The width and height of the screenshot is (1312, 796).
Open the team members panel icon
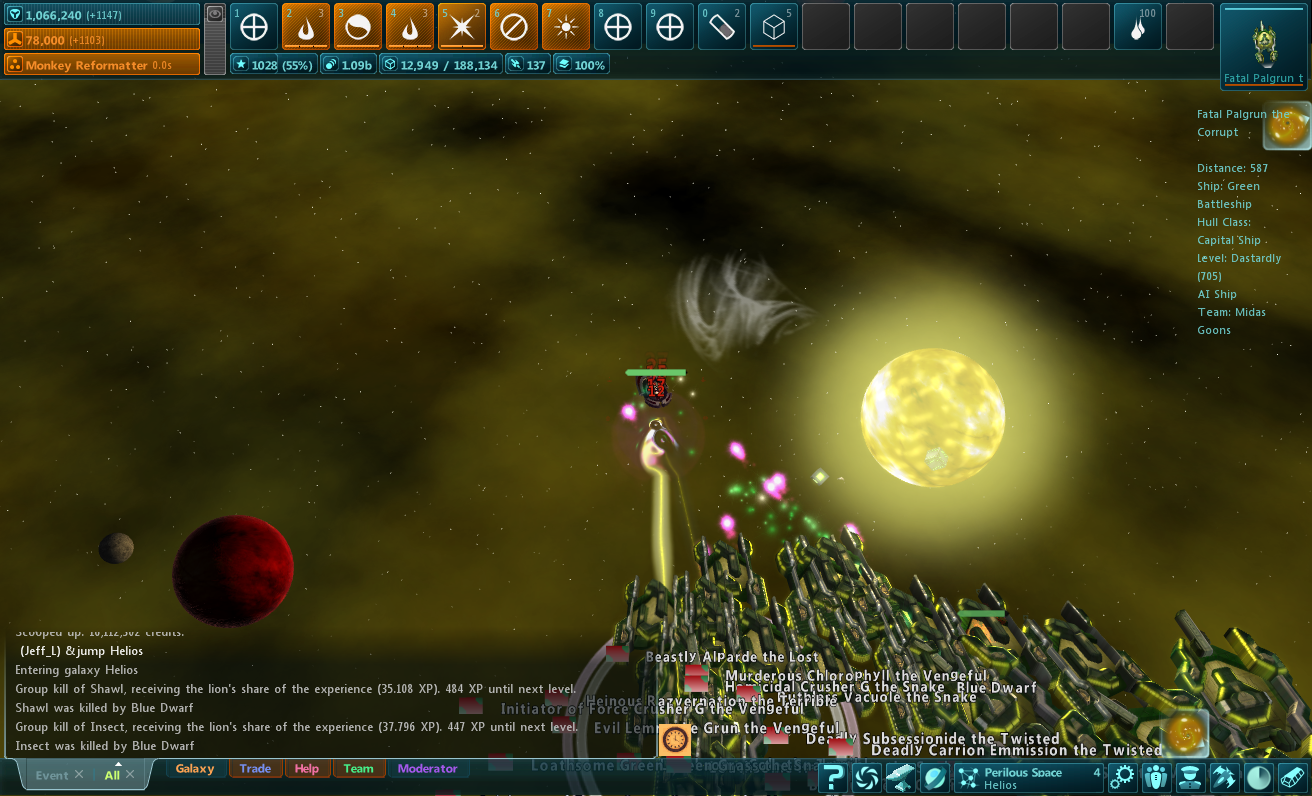click(1156, 777)
